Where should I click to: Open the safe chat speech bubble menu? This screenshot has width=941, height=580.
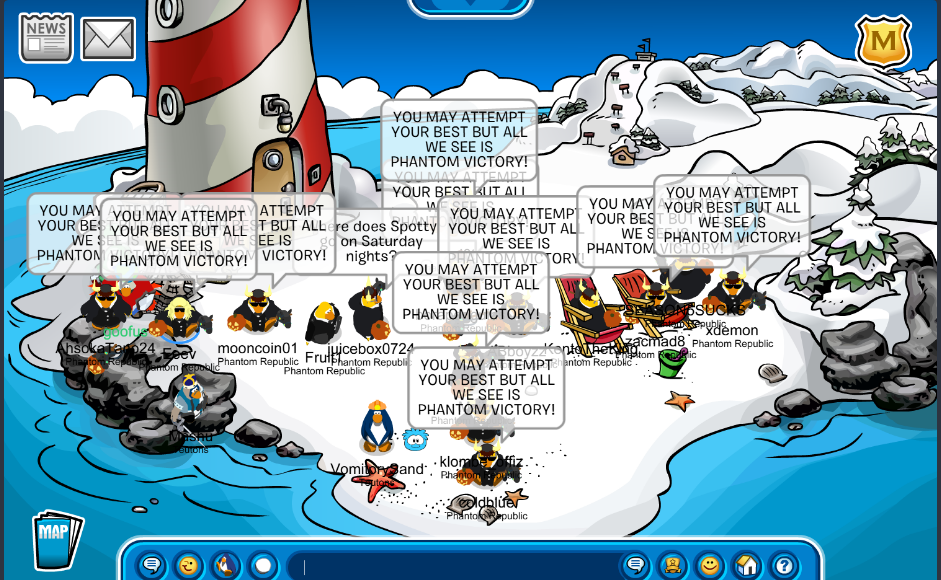point(151,566)
